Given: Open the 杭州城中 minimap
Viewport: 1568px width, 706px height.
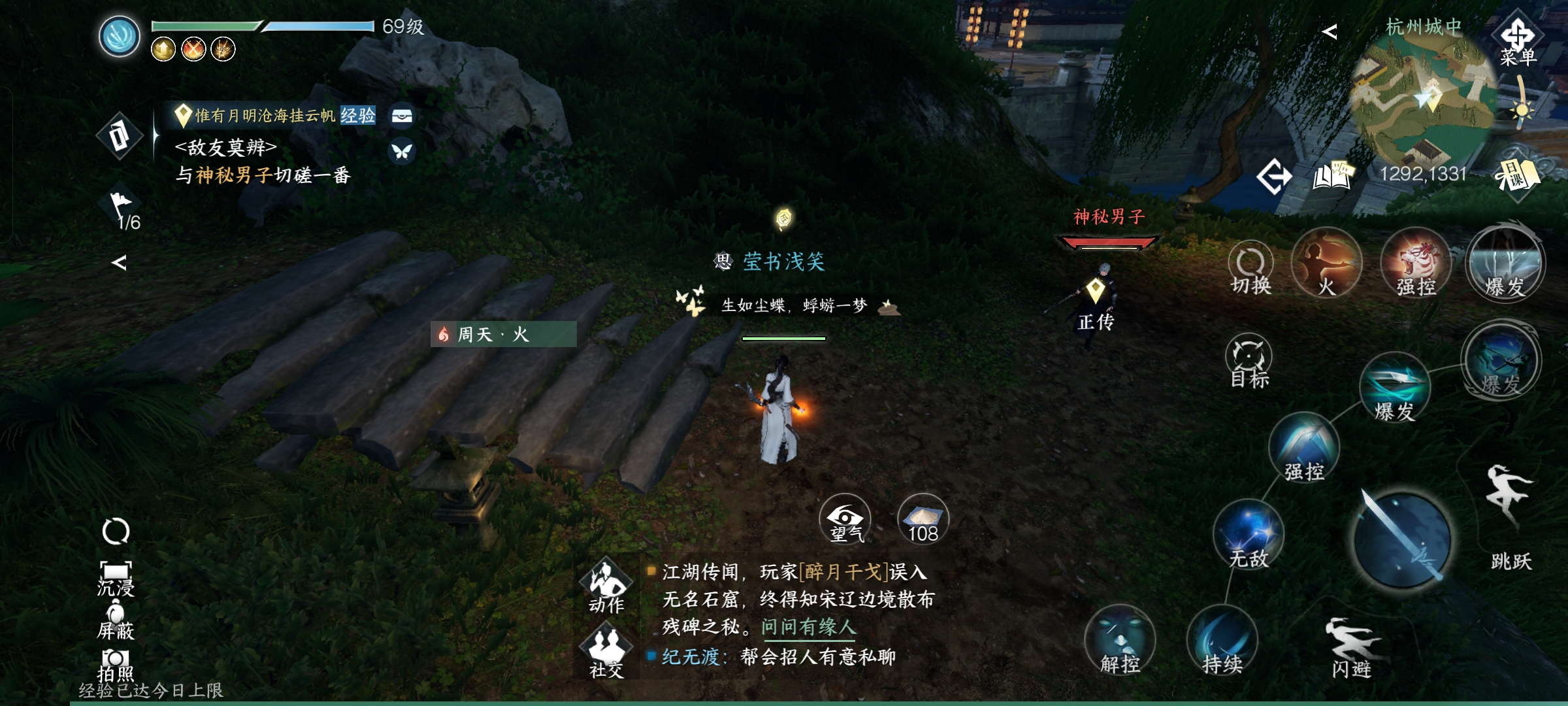Looking at the screenshot, I should click(x=1424, y=98).
